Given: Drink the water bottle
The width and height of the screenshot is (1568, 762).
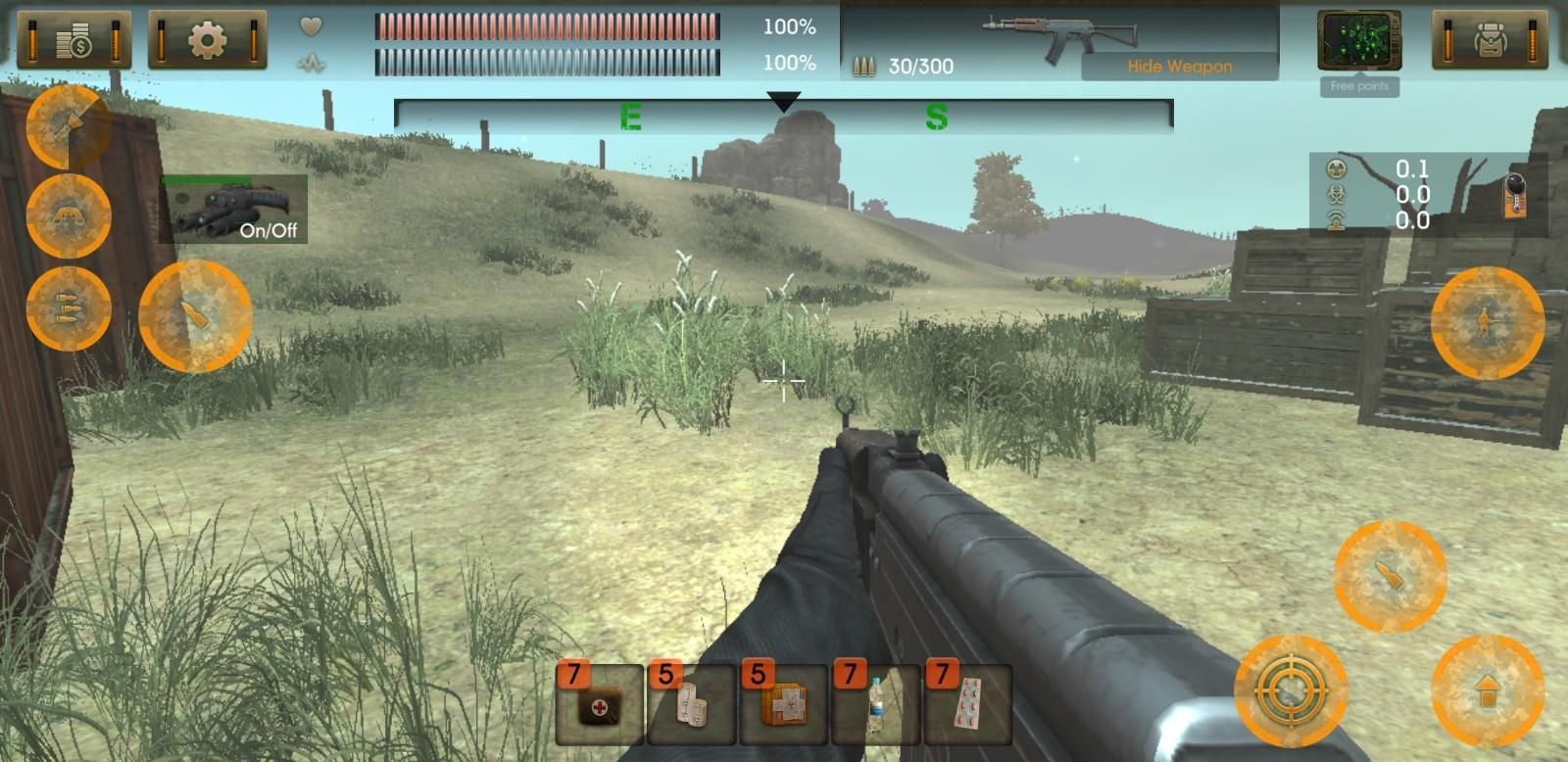Looking at the screenshot, I should click(875, 704).
